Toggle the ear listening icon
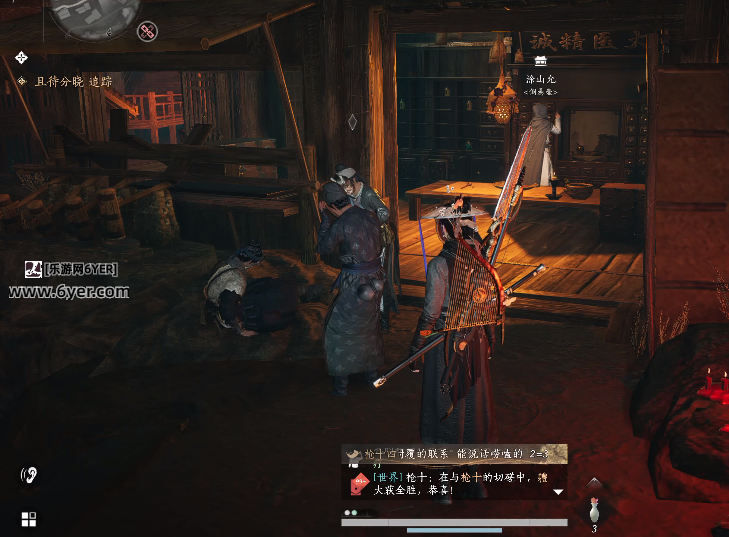The height and width of the screenshot is (537, 729). click(x=28, y=475)
